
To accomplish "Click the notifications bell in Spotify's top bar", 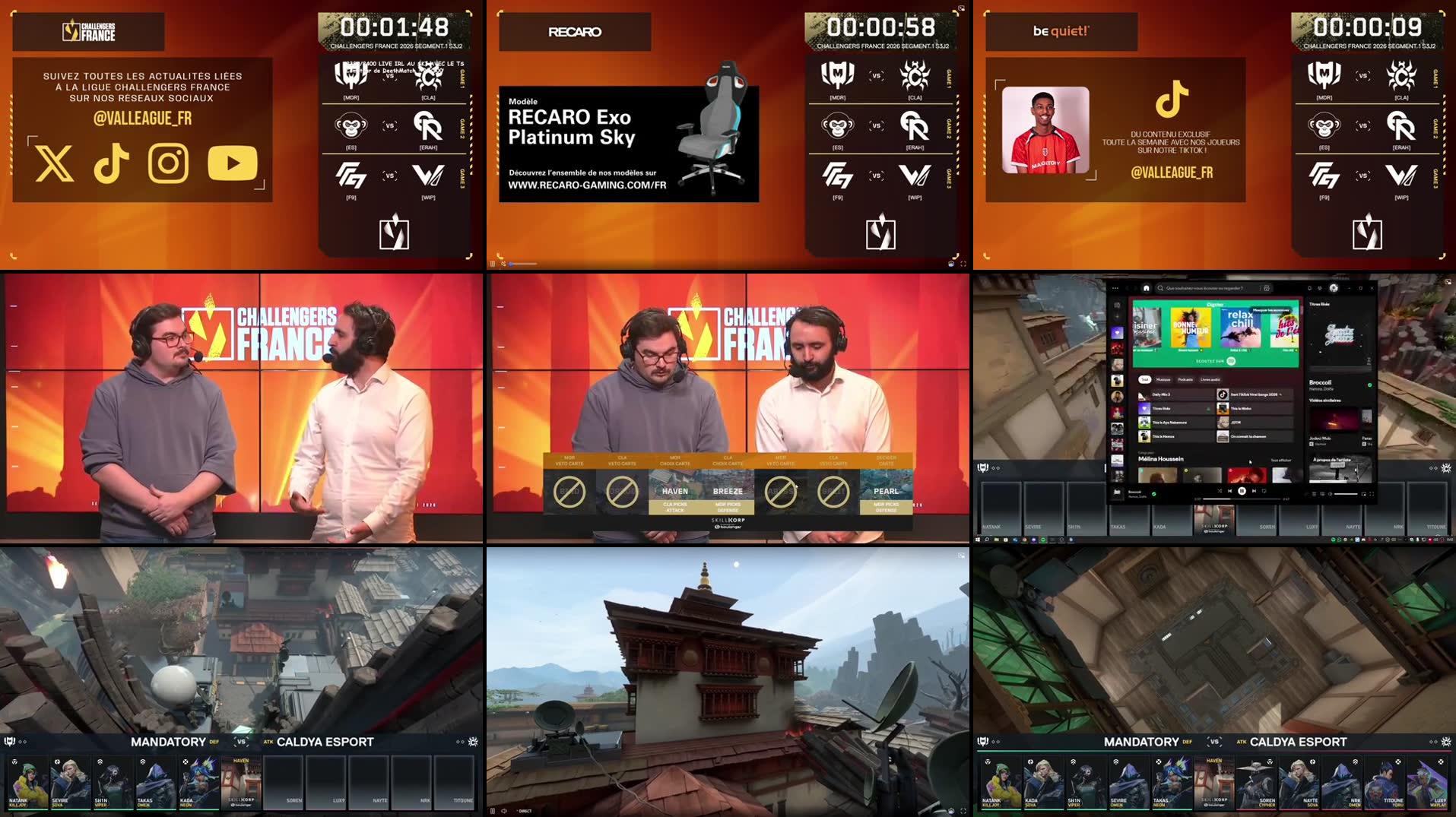I will tap(1310, 288).
